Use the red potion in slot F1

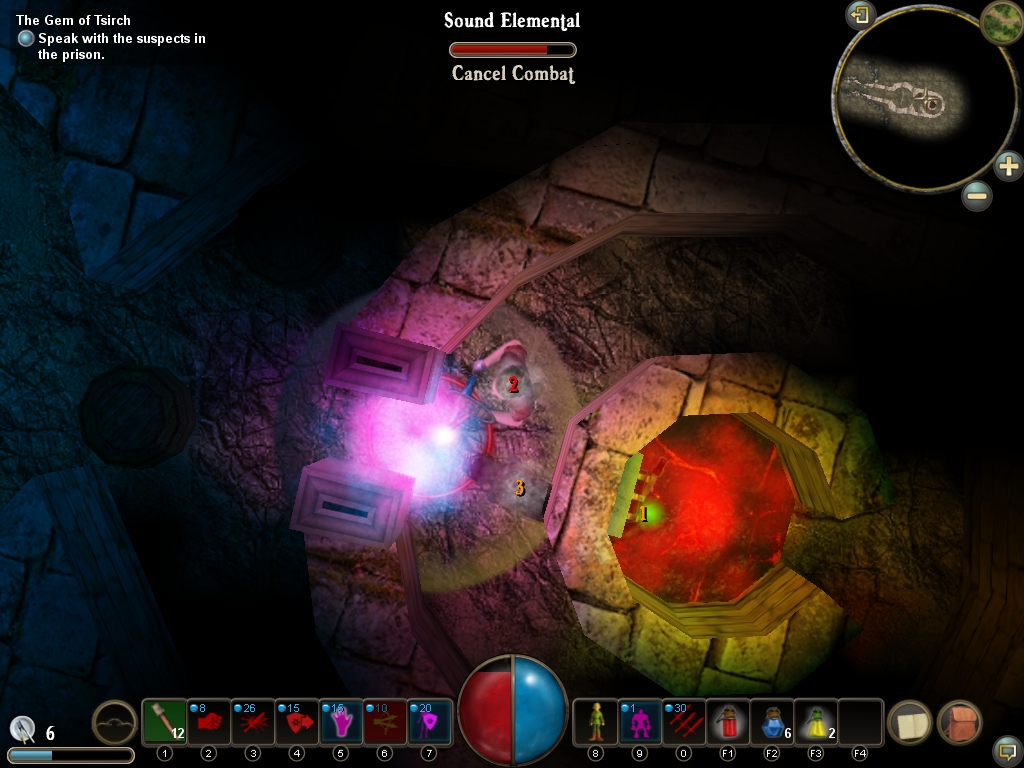click(x=728, y=722)
